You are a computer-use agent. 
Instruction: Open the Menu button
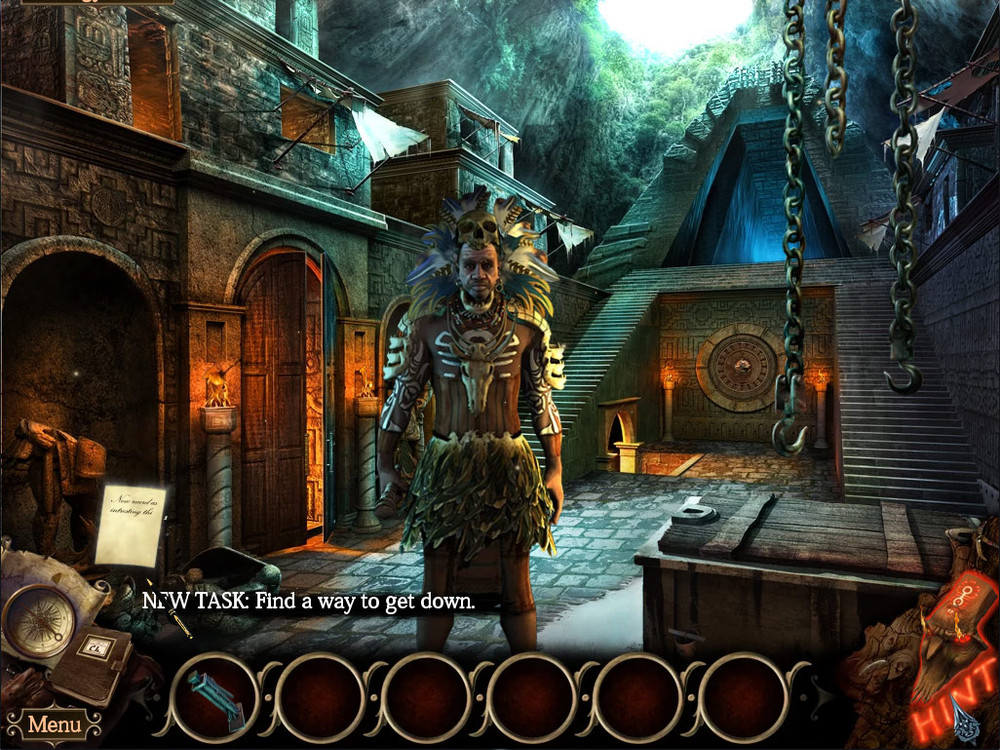point(53,723)
